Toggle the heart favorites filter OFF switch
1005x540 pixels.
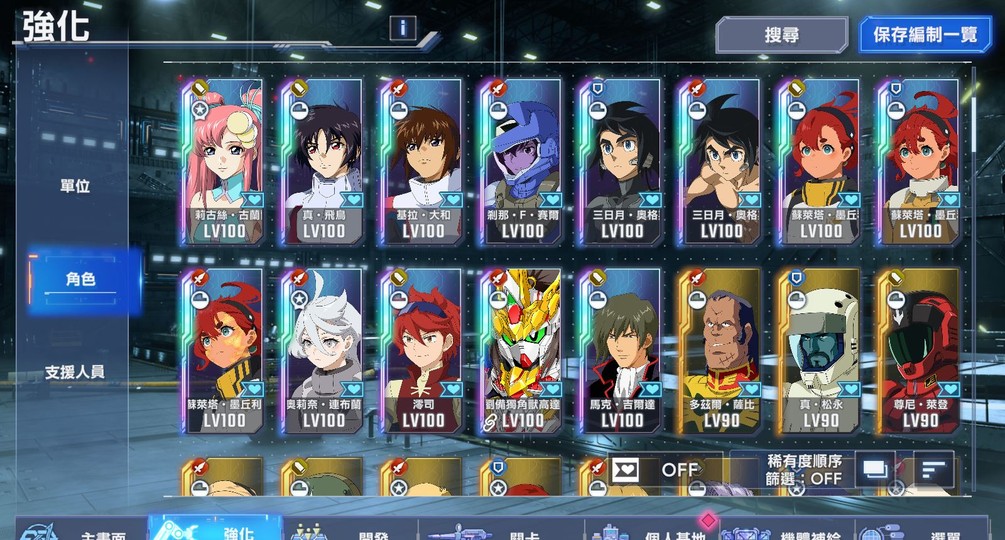click(665, 470)
